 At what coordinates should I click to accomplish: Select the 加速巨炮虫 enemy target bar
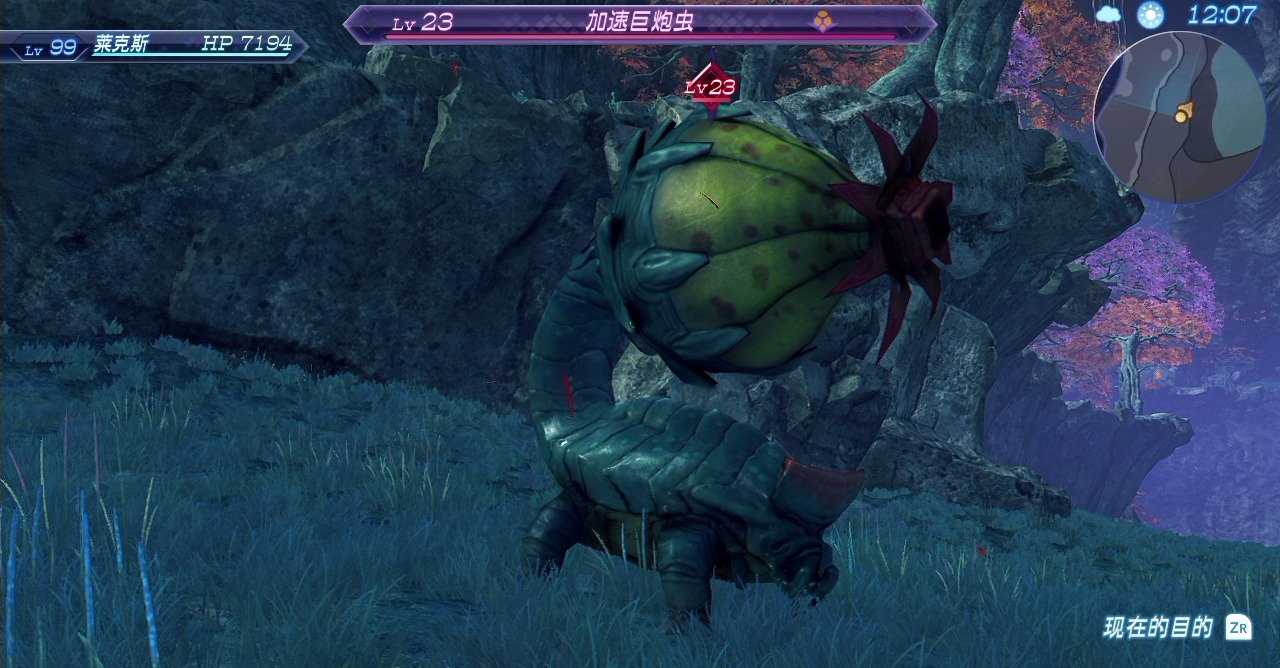pyautogui.click(x=640, y=23)
